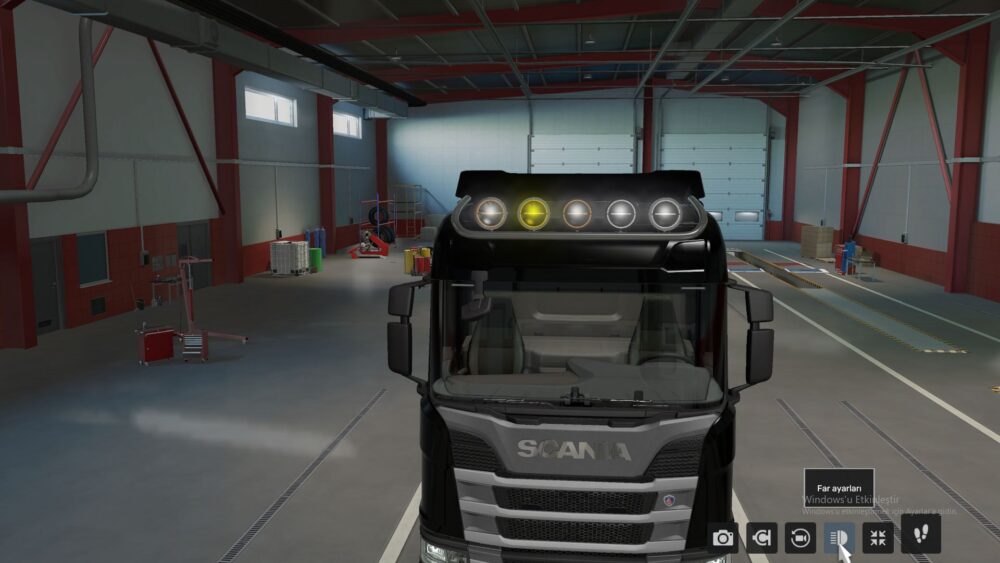1000x563 pixels.
Task: Click the rotating camera reset icon
Action: pyautogui.click(x=800, y=538)
